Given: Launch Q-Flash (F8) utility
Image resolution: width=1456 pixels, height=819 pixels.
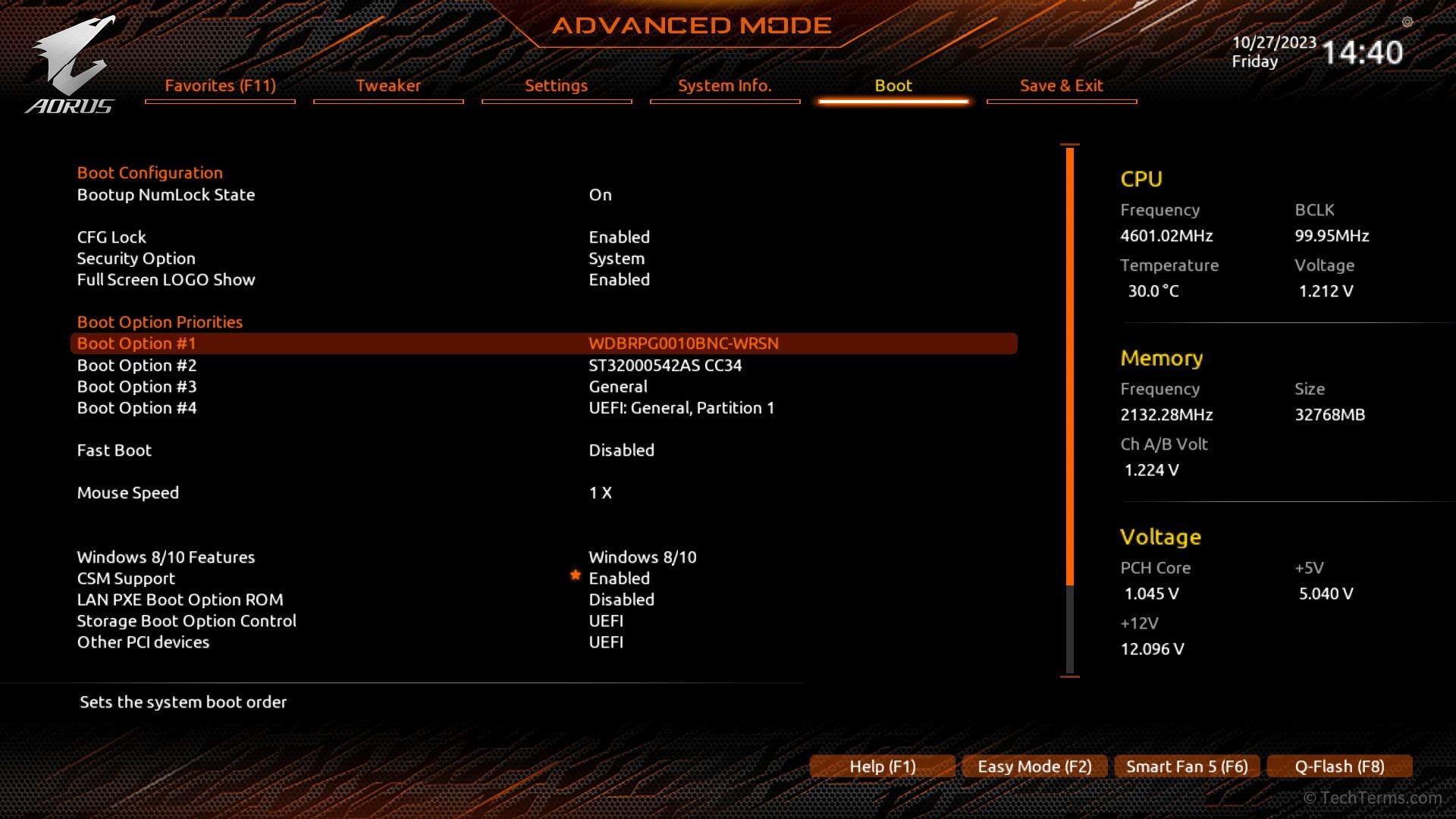Looking at the screenshot, I should 1339,767.
